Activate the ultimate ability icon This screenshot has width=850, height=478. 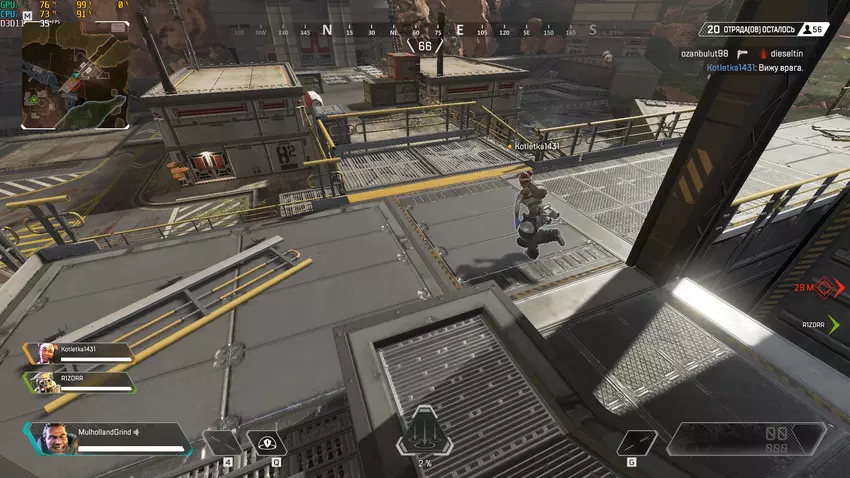(424, 436)
